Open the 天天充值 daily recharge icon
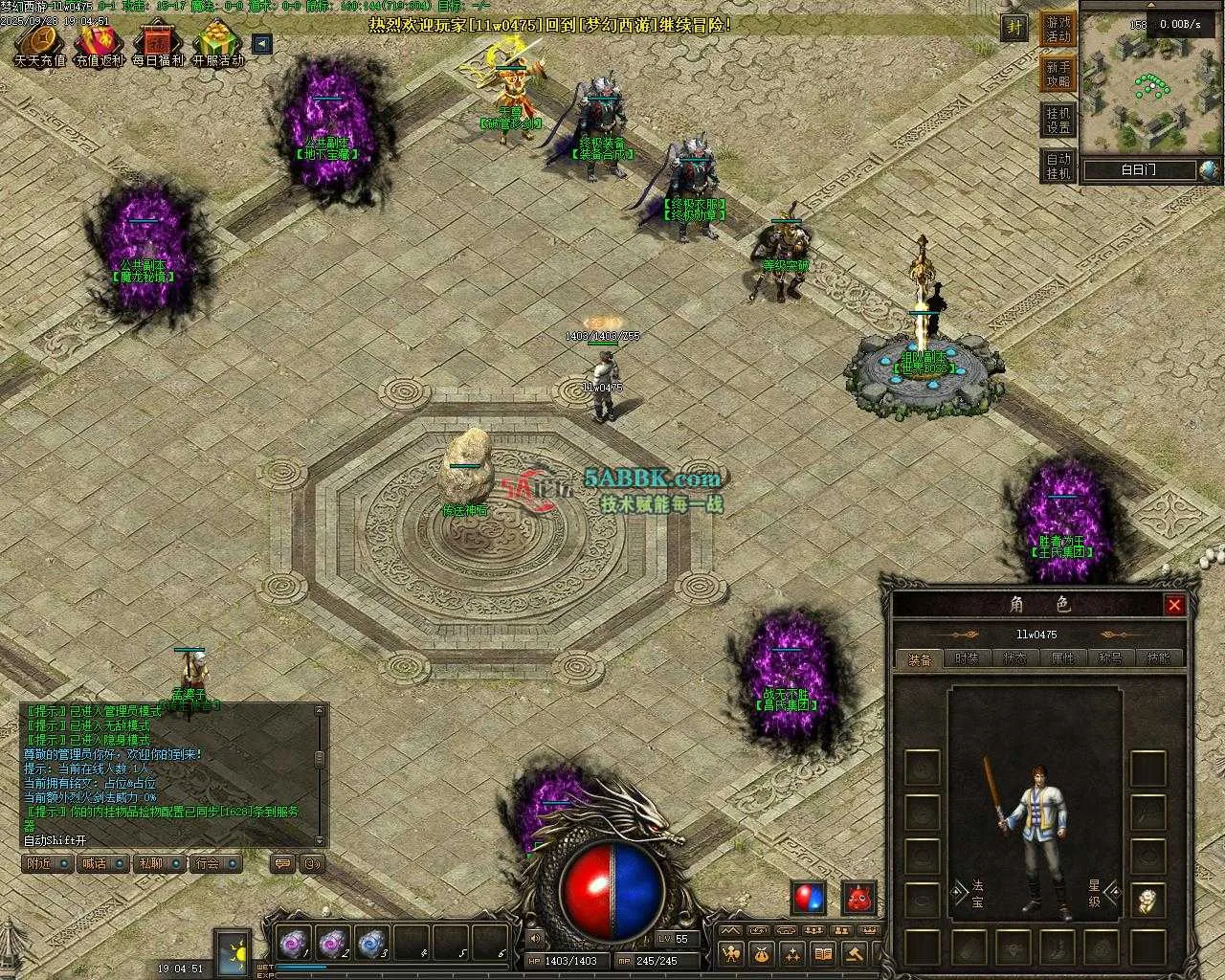Screen dimensions: 1225x980 tap(39, 44)
